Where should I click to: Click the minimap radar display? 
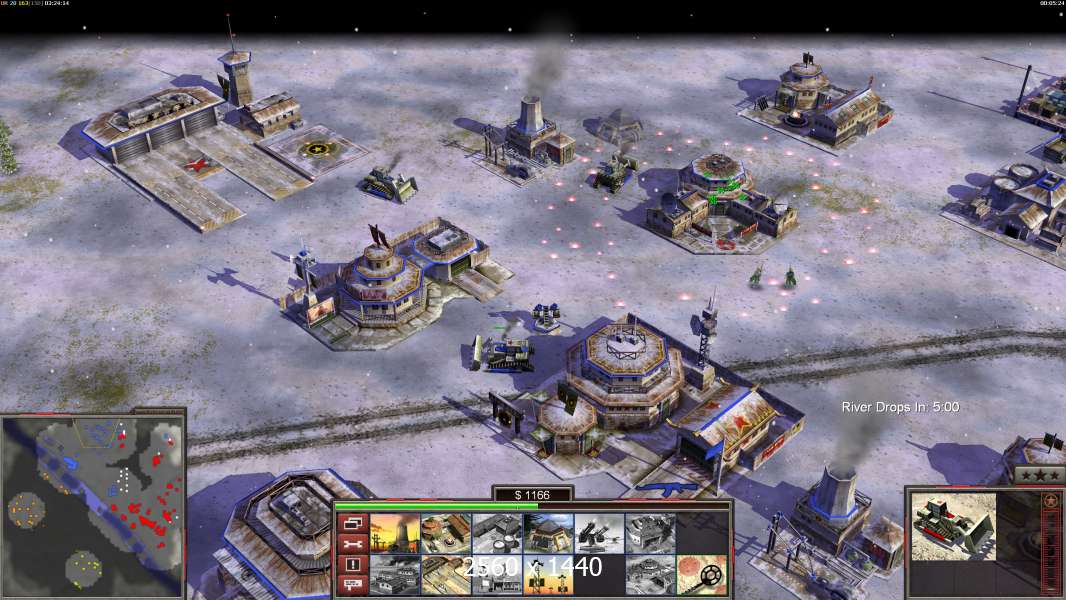93,503
